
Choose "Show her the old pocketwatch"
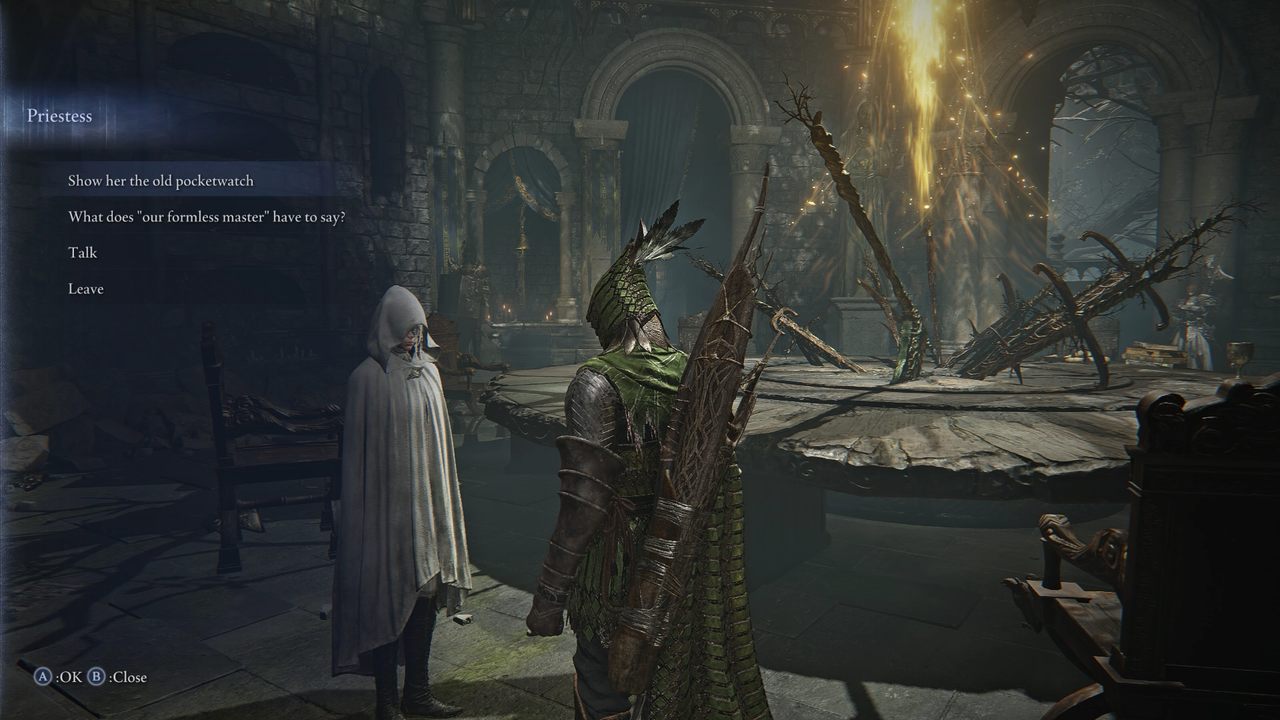pyautogui.click(x=161, y=181)
